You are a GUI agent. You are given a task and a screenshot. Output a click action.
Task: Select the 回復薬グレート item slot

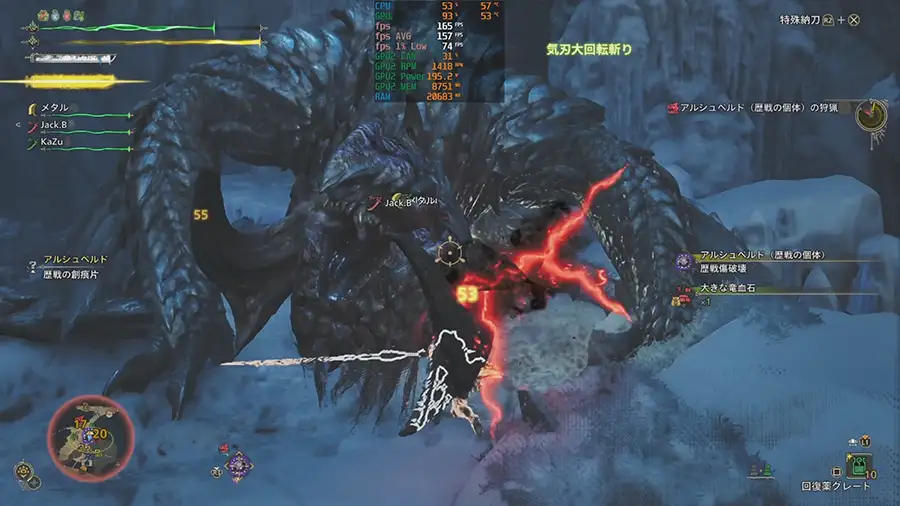tap(859, 465)
